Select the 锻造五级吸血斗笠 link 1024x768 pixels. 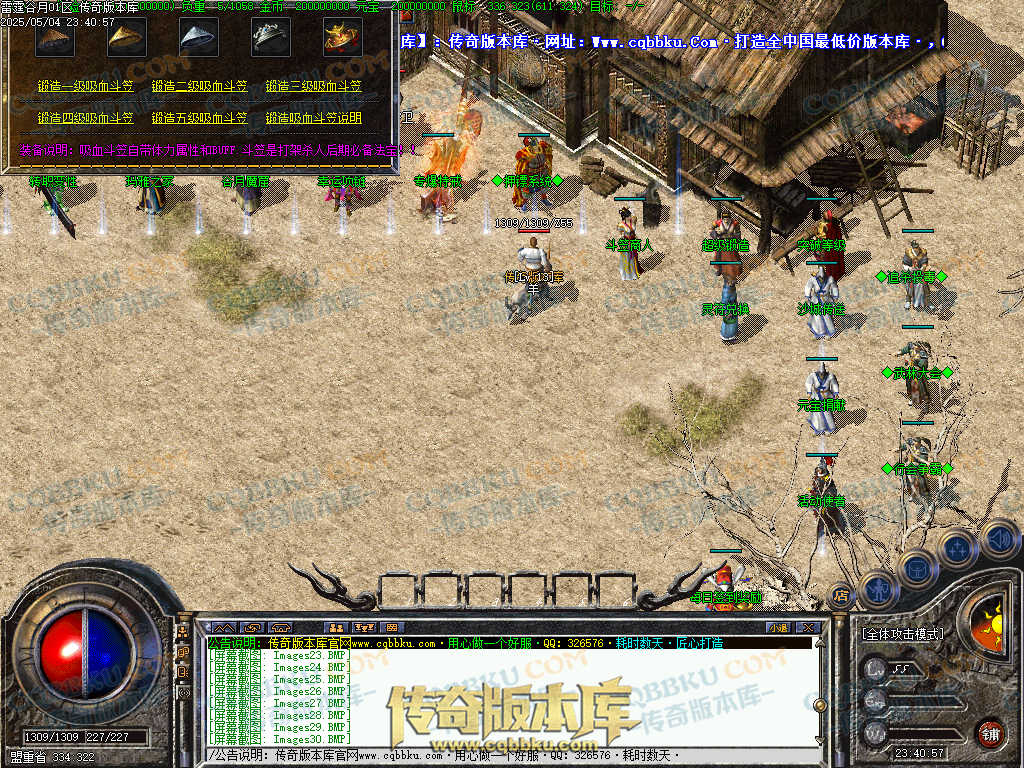pyautogui.click(x=199, y=118)
